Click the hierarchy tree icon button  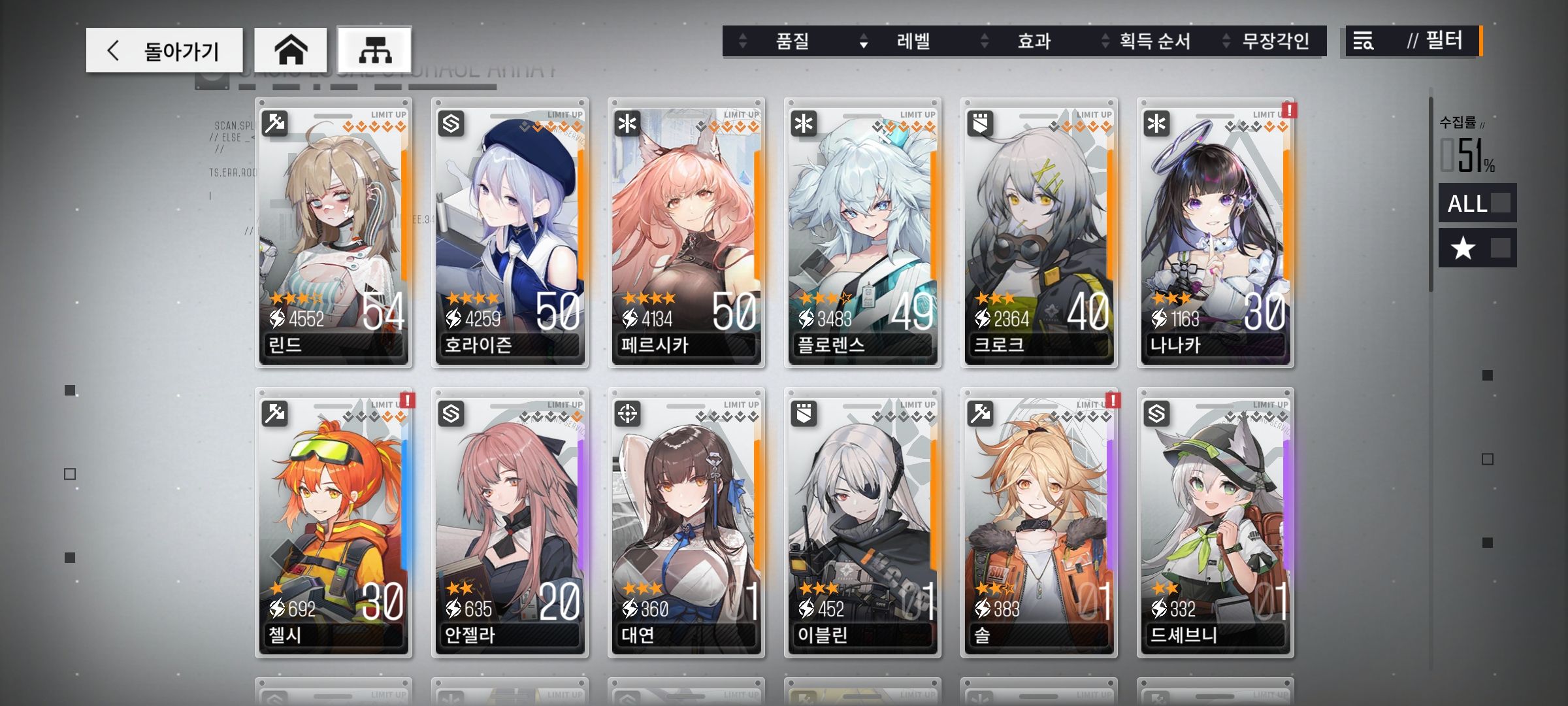tap(374, 50)
